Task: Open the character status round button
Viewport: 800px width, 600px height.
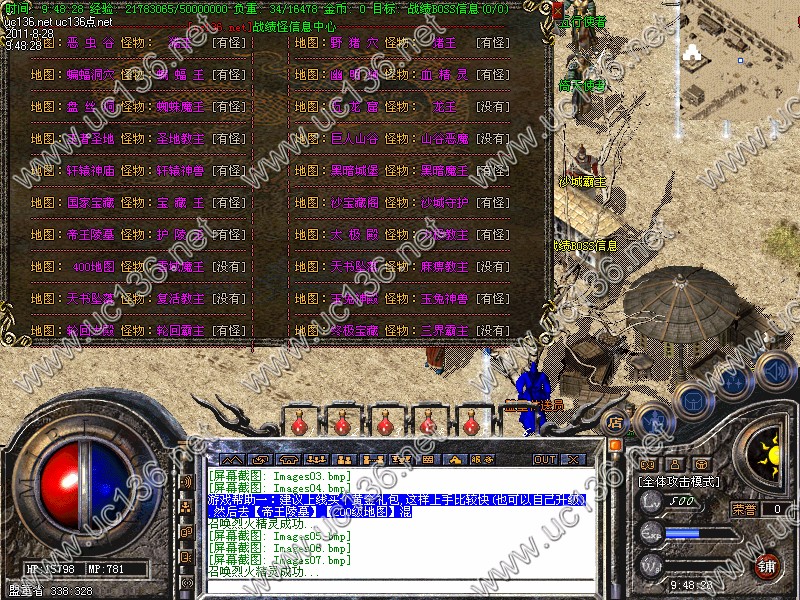Action: [x=652, y=420]
